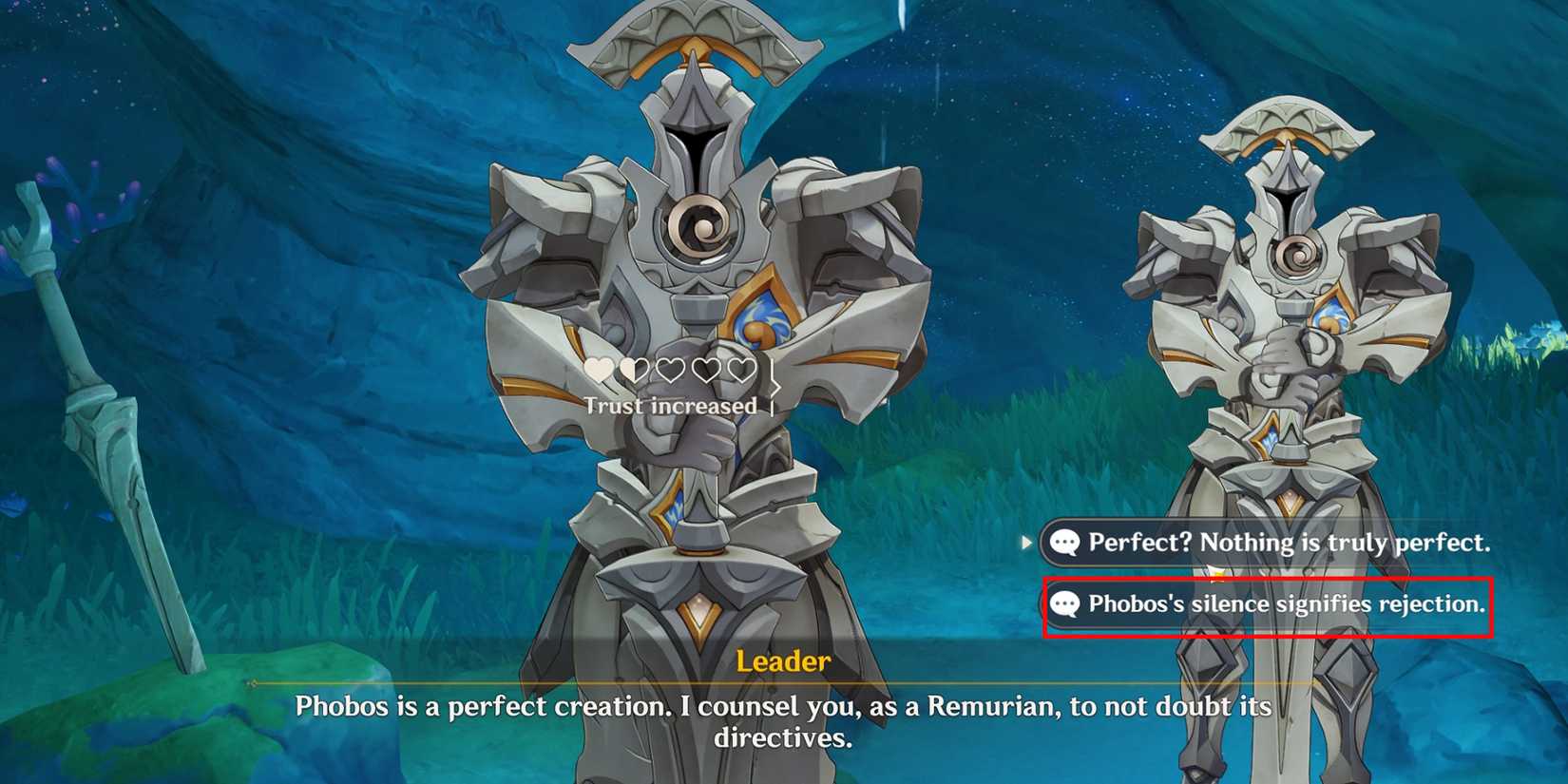This screenshot has height=784, width=1568.
Task: Click the fourth empty trust heart
Action: pyautogui.click(x=705, y=372)
